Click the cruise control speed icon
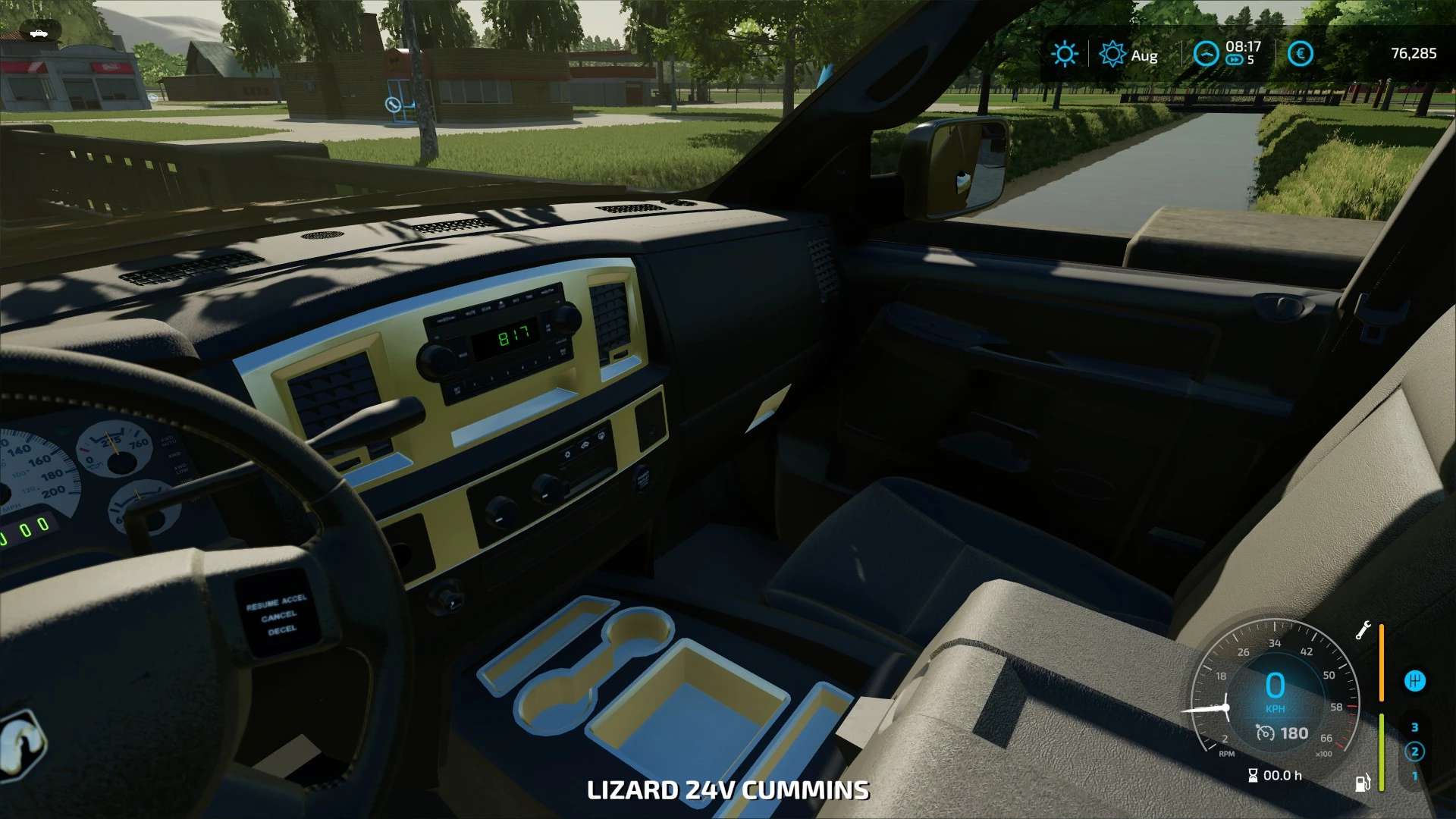 pyautogui.click(x=1264, y=733)
